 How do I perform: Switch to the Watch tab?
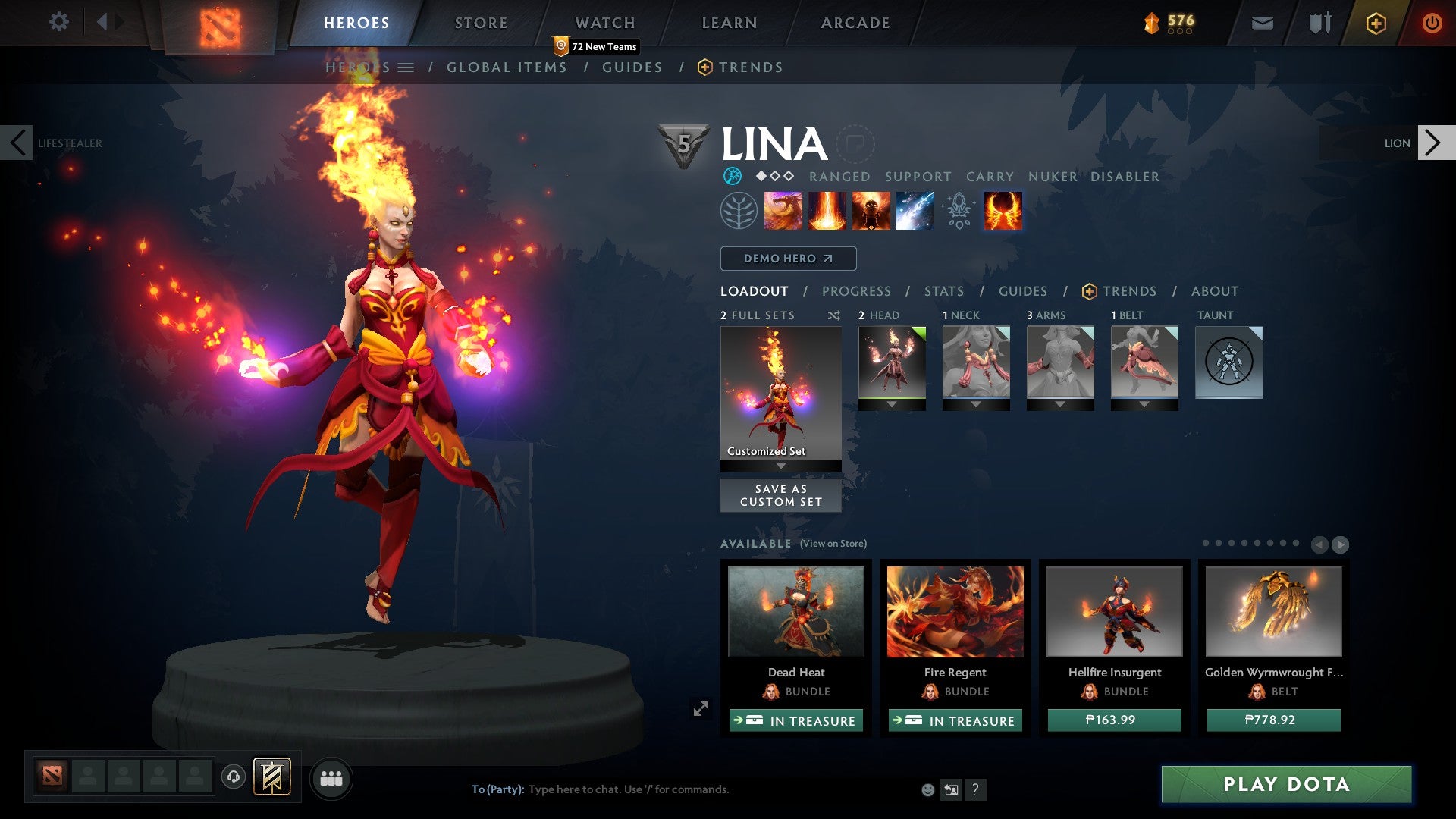click(604, 23)
